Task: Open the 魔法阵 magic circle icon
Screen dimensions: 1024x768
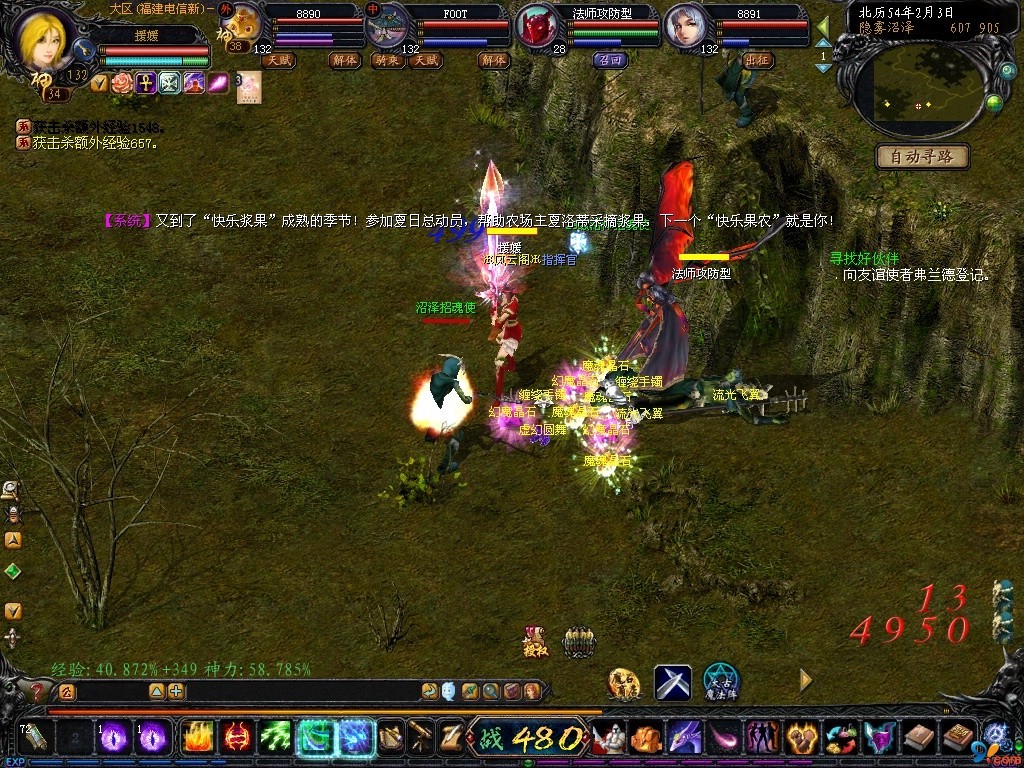Action: point(720,682)
